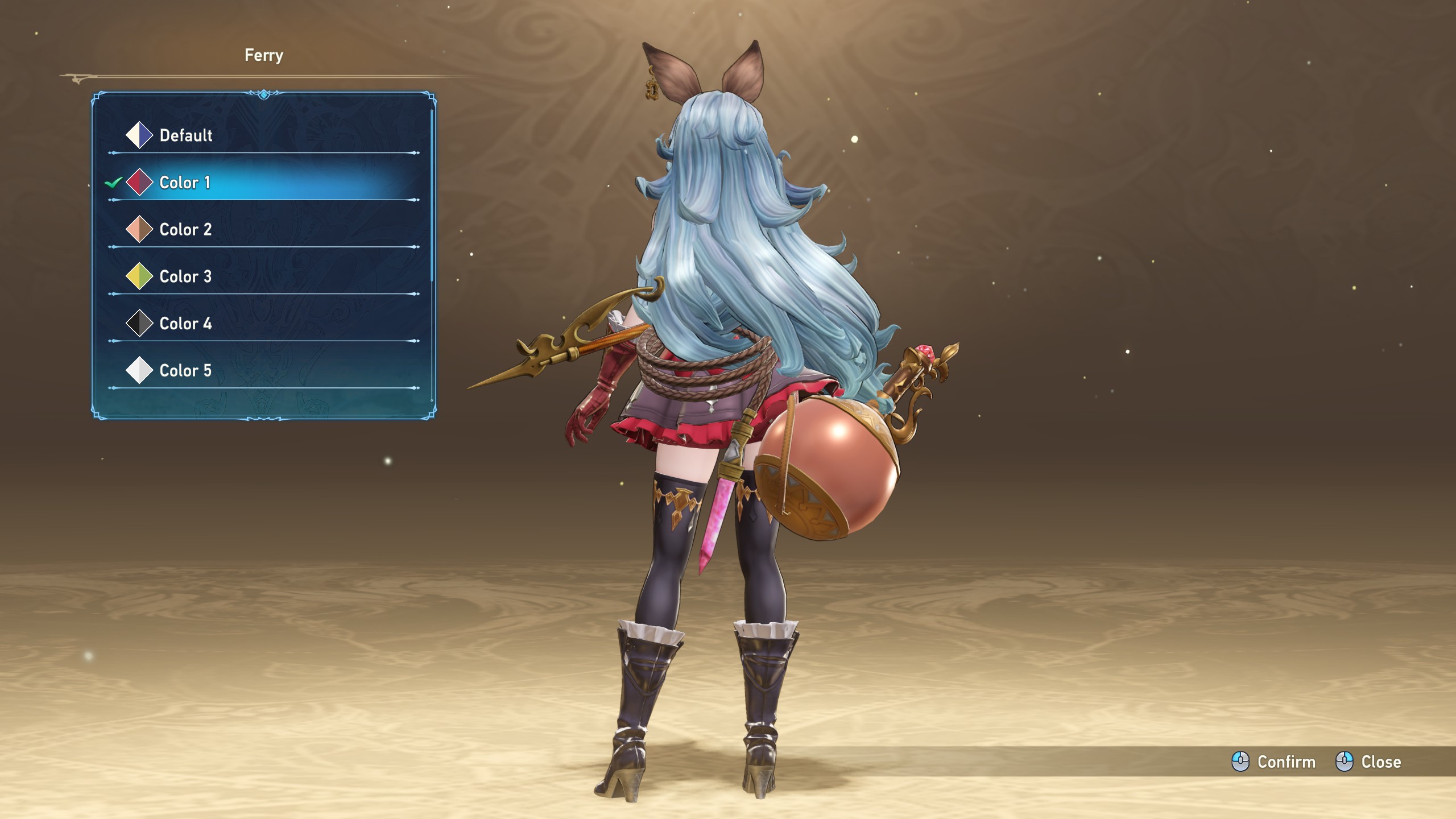Pick Color 2 from the list

[x=185, y=230]
